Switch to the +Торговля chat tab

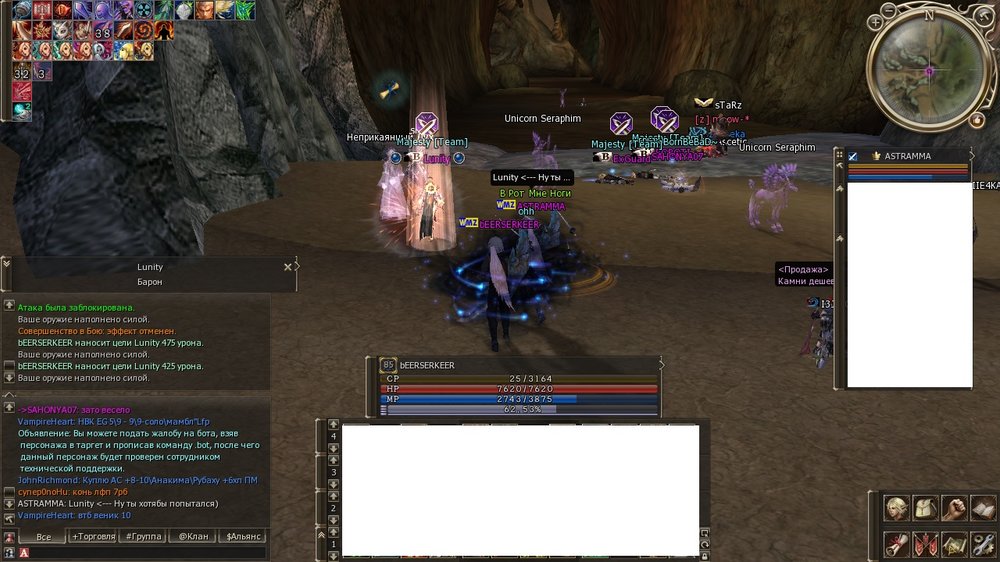pos(93,537)
